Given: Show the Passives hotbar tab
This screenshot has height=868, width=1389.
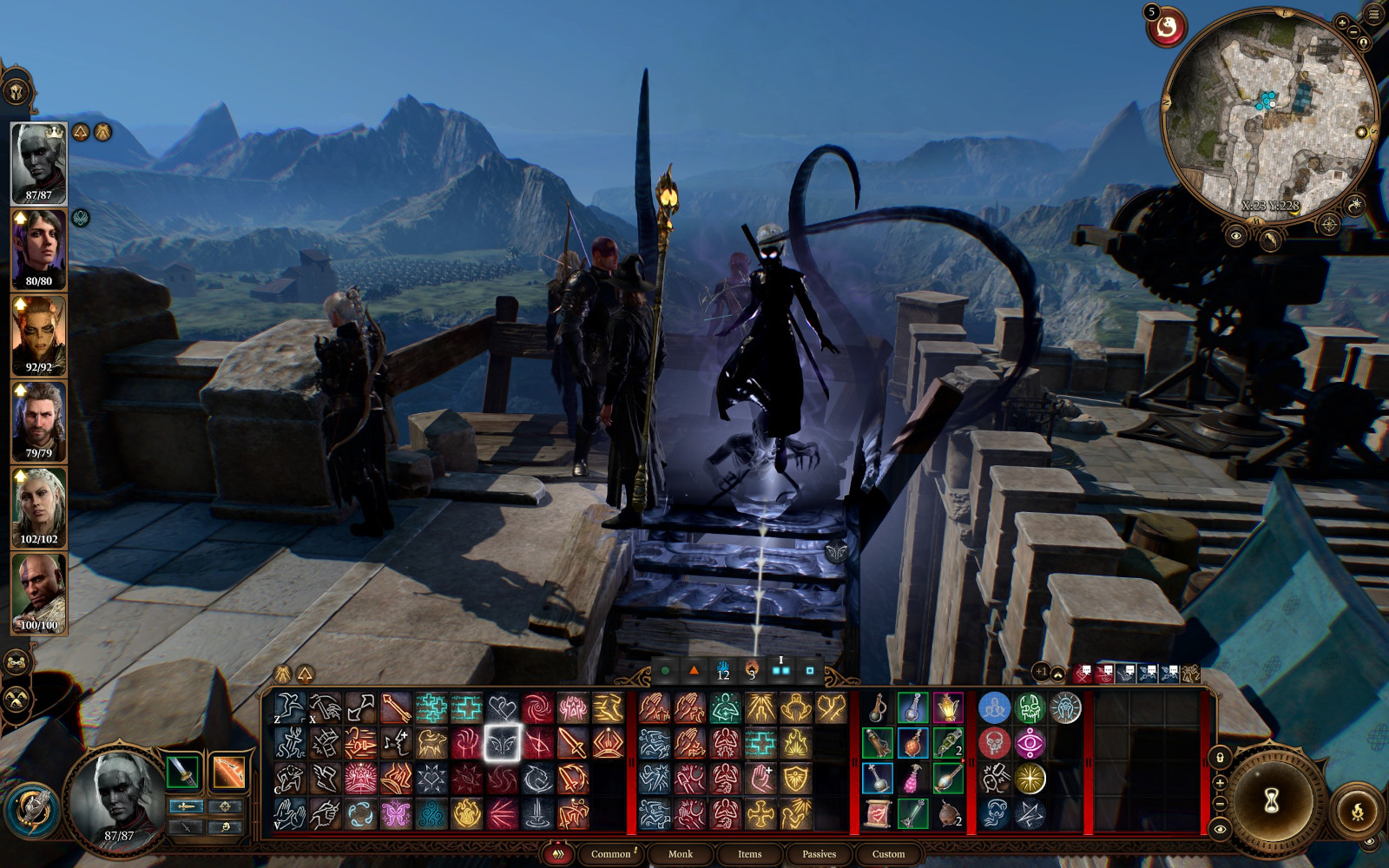Looking at the screenshot, I should click(819, 854).
